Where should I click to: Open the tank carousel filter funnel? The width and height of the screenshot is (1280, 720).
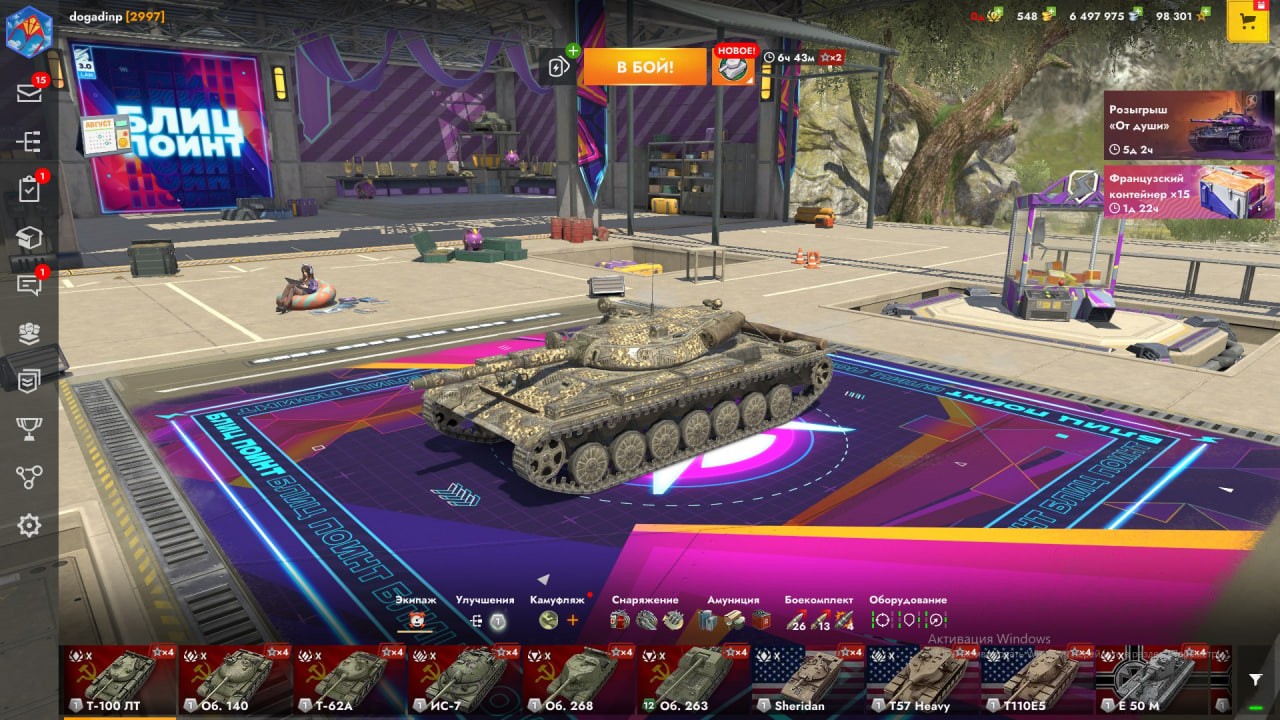[1256, 680]
